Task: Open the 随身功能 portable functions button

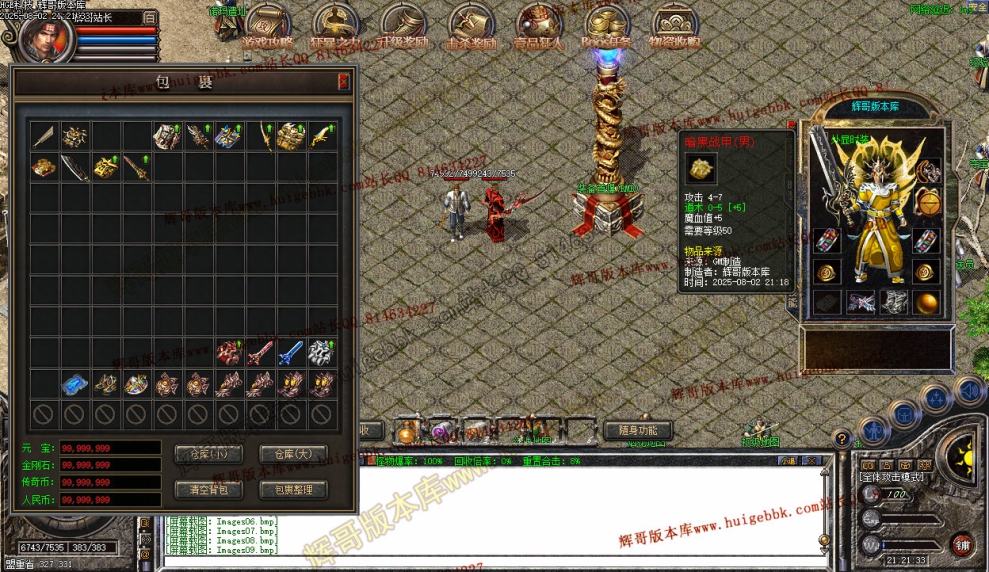Action: 638,431
